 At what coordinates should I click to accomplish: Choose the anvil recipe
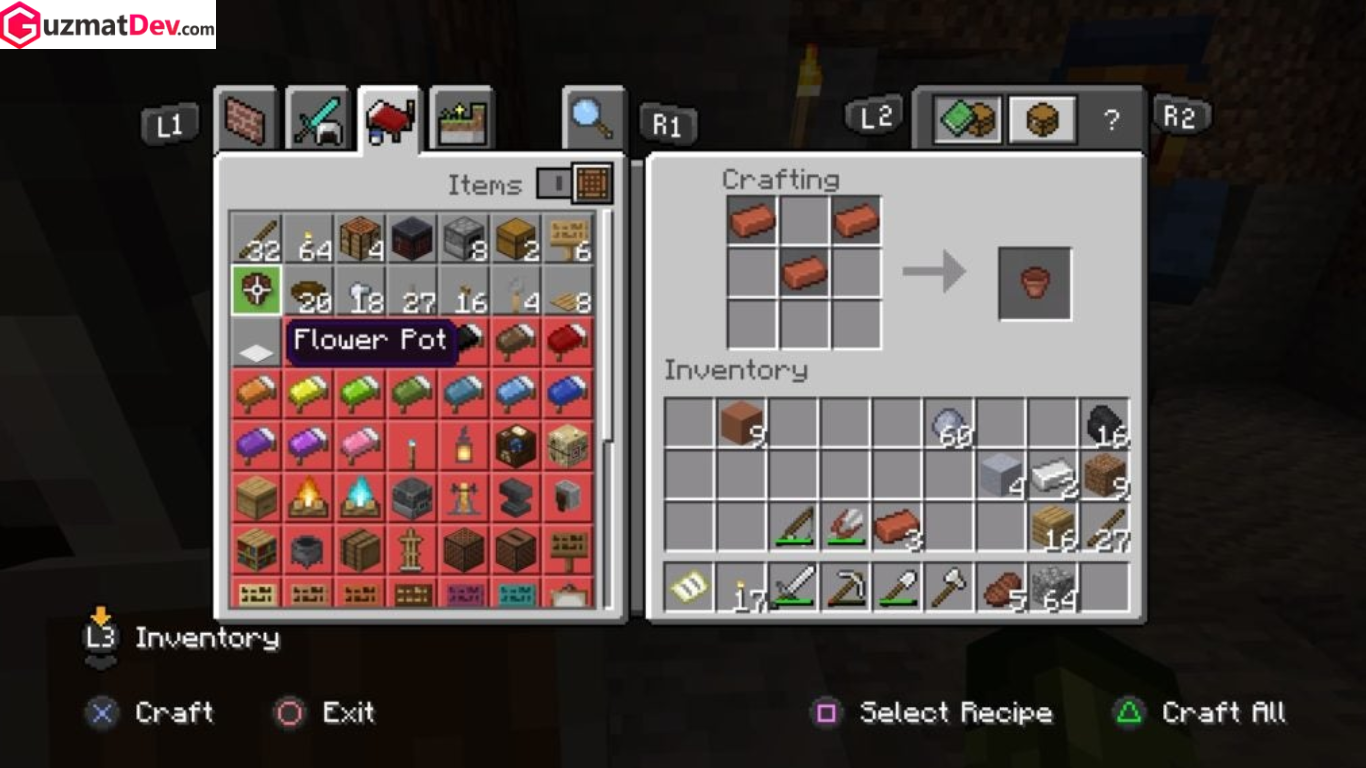516,497
